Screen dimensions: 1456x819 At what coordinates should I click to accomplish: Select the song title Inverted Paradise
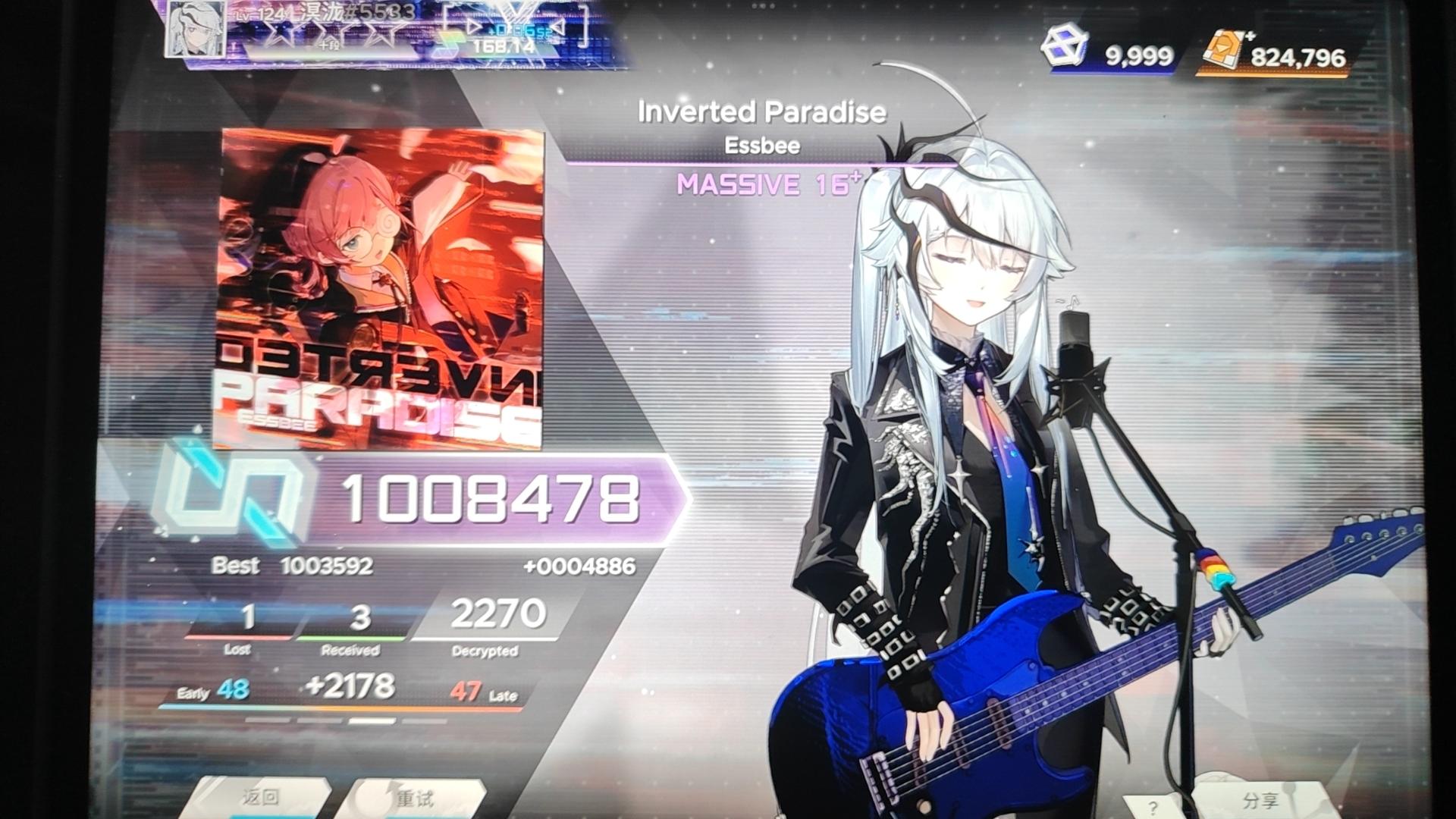tap(761, 112)
